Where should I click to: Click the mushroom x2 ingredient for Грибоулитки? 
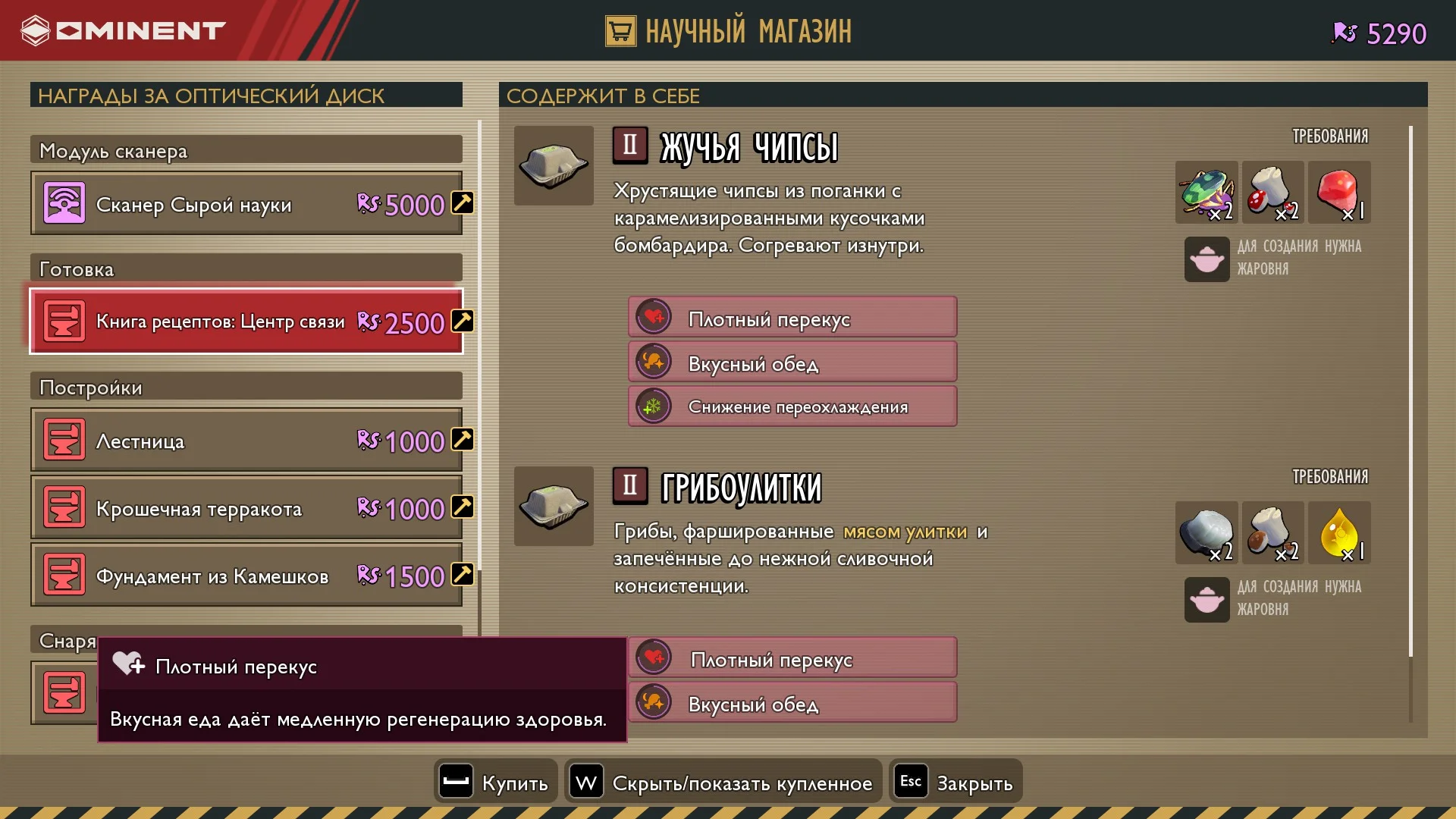coord(1273,532)
